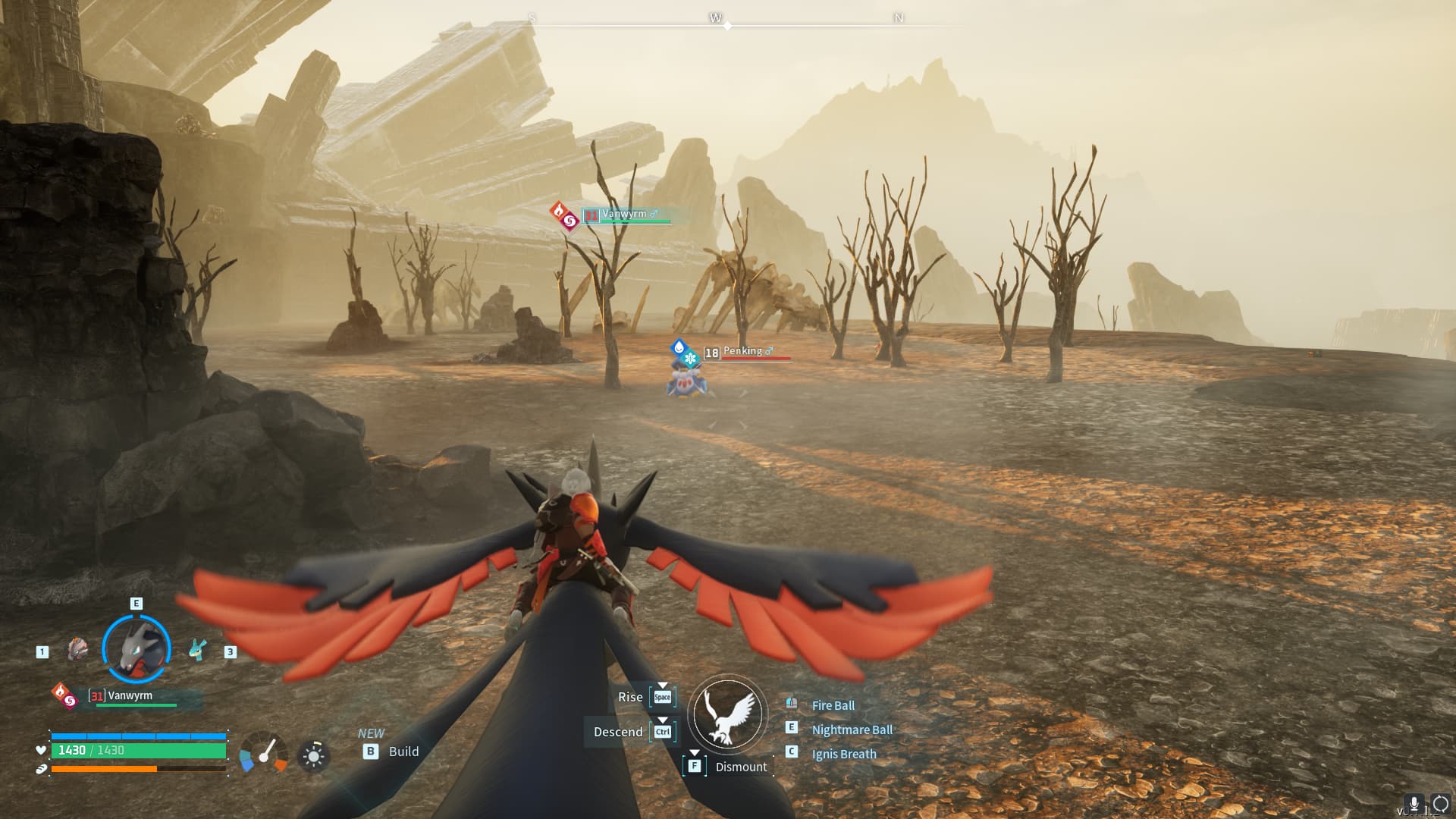Trigger the Ignis Breath skill
1456x819 pixels.
click(843, 754)
